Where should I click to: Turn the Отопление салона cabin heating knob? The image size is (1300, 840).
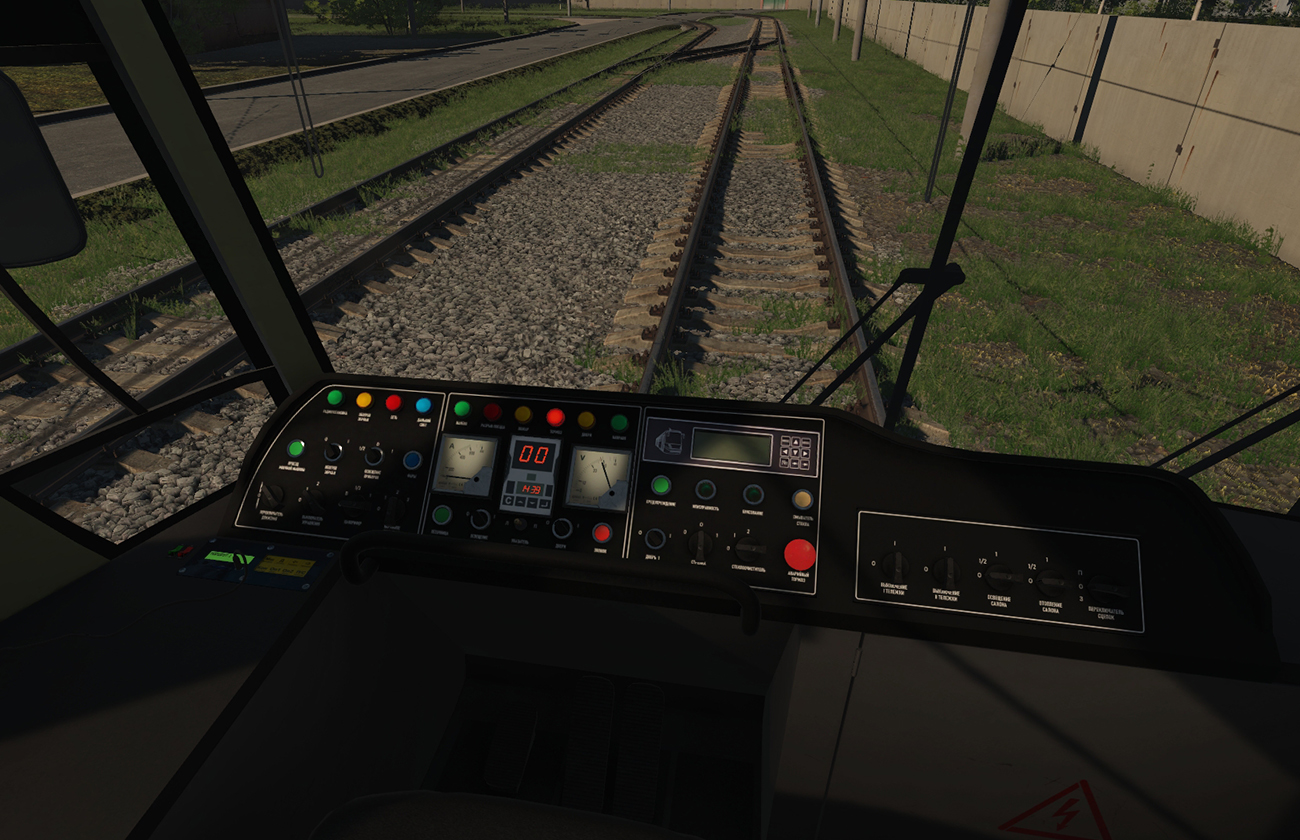point(1051,581)
